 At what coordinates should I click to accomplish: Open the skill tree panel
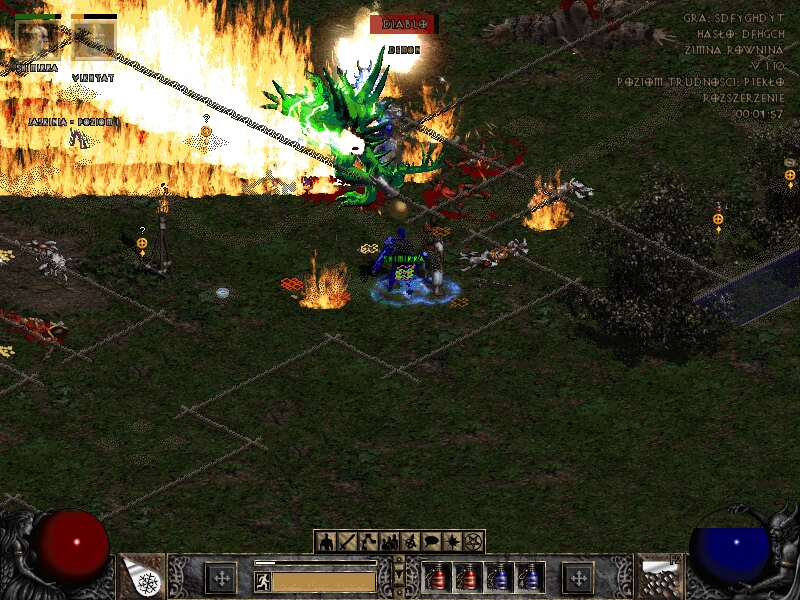pyautogui.click(x=368, y=542)
